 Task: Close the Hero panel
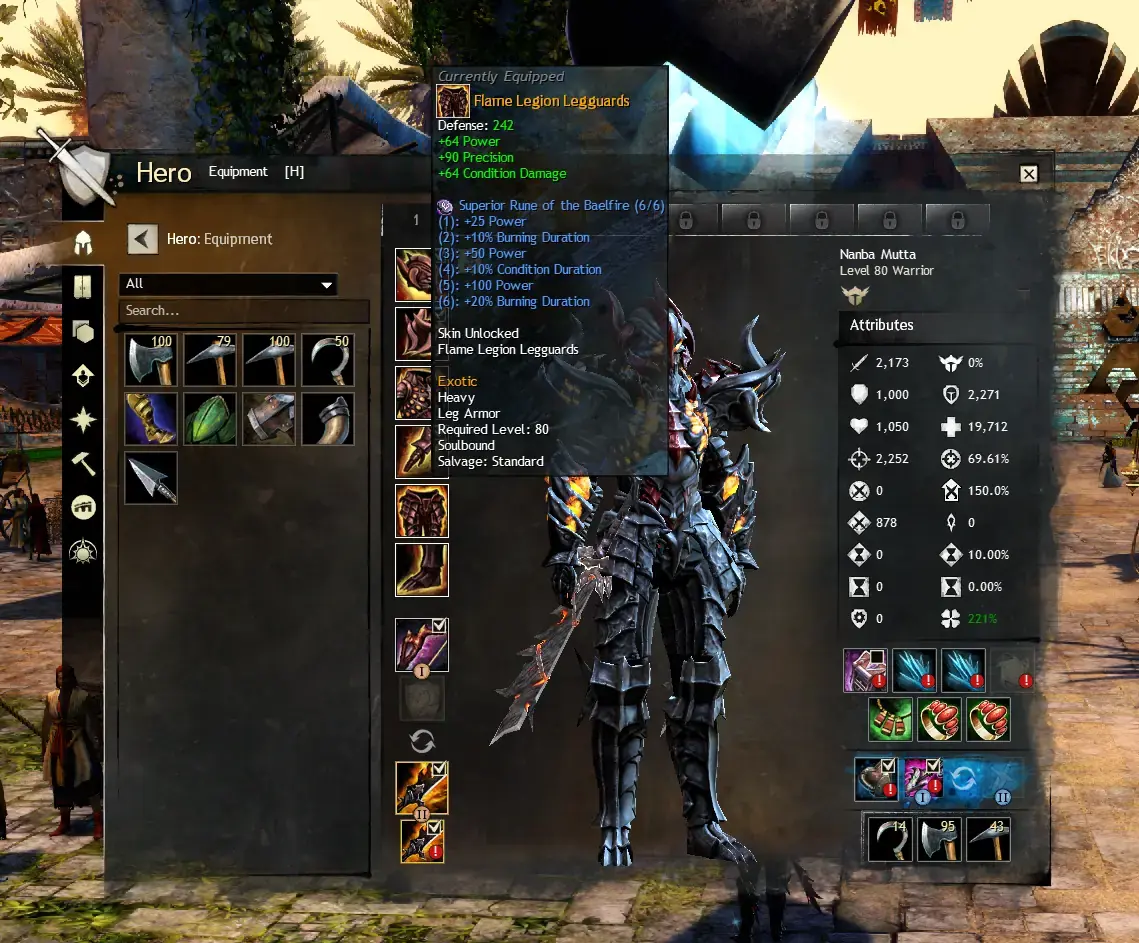click(x=1028, y=174)
